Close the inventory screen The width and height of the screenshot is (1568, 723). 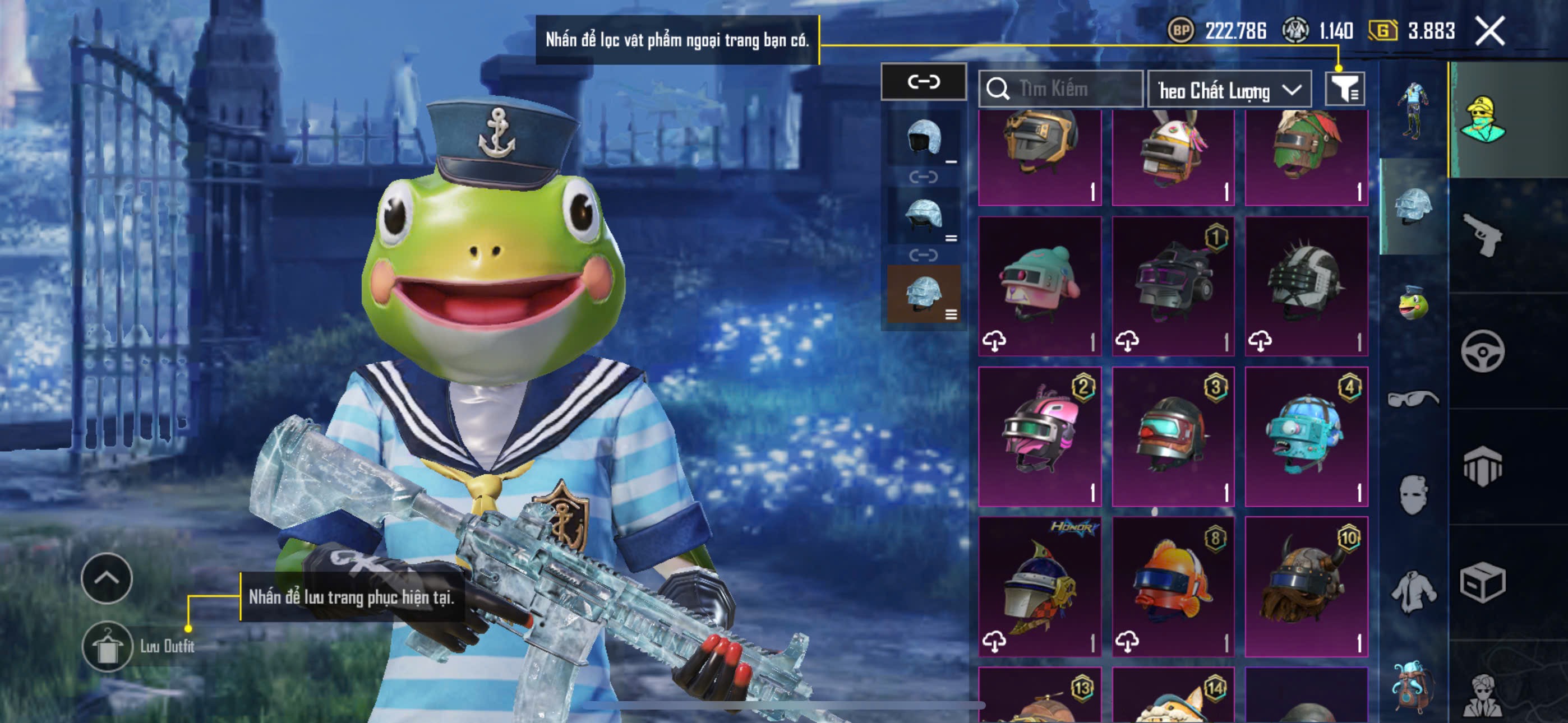1489,30
